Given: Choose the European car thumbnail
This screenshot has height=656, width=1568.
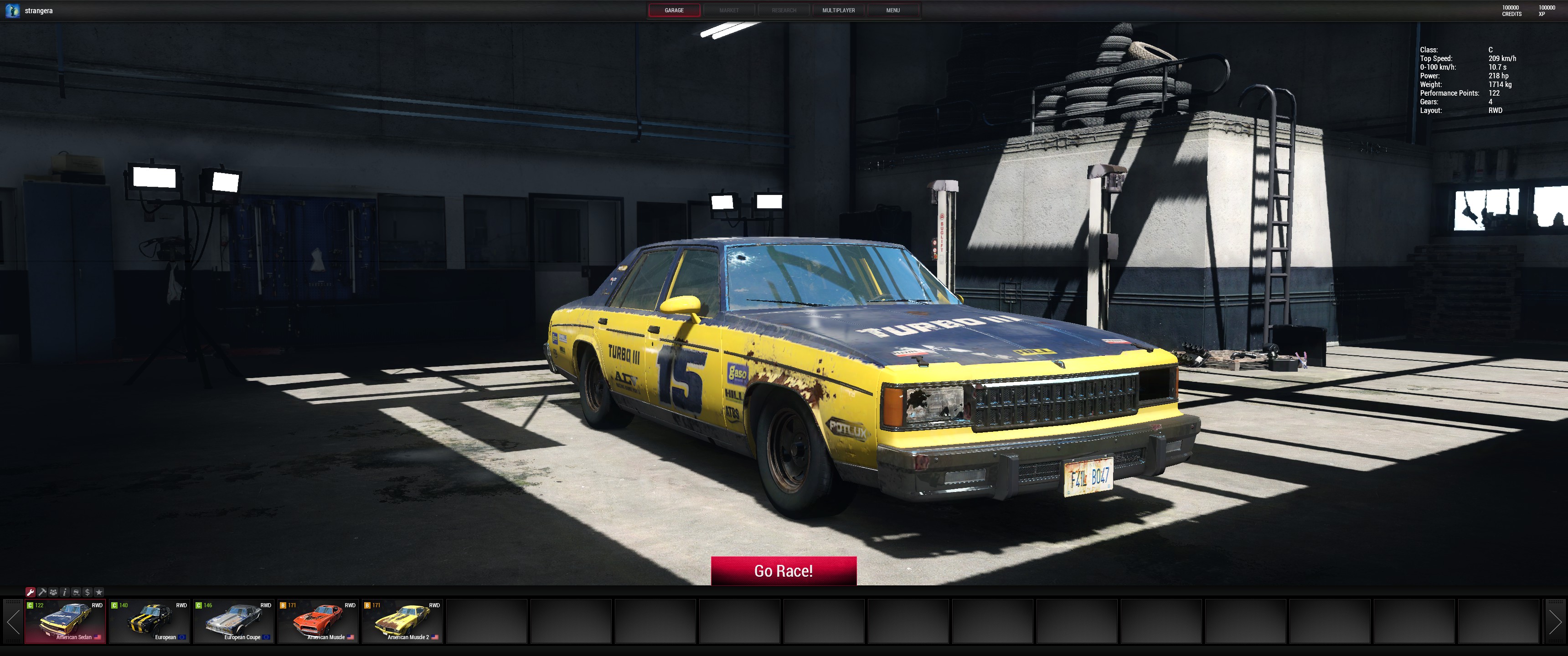Looking at the screenshot, I should [x=150, y=621].
